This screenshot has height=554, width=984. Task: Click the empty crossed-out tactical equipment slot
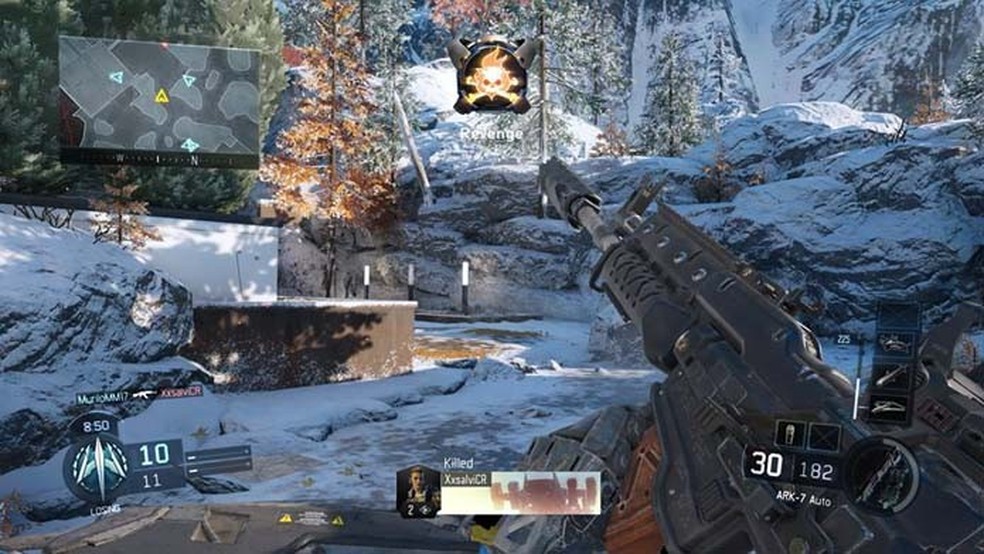coord(824,435)
